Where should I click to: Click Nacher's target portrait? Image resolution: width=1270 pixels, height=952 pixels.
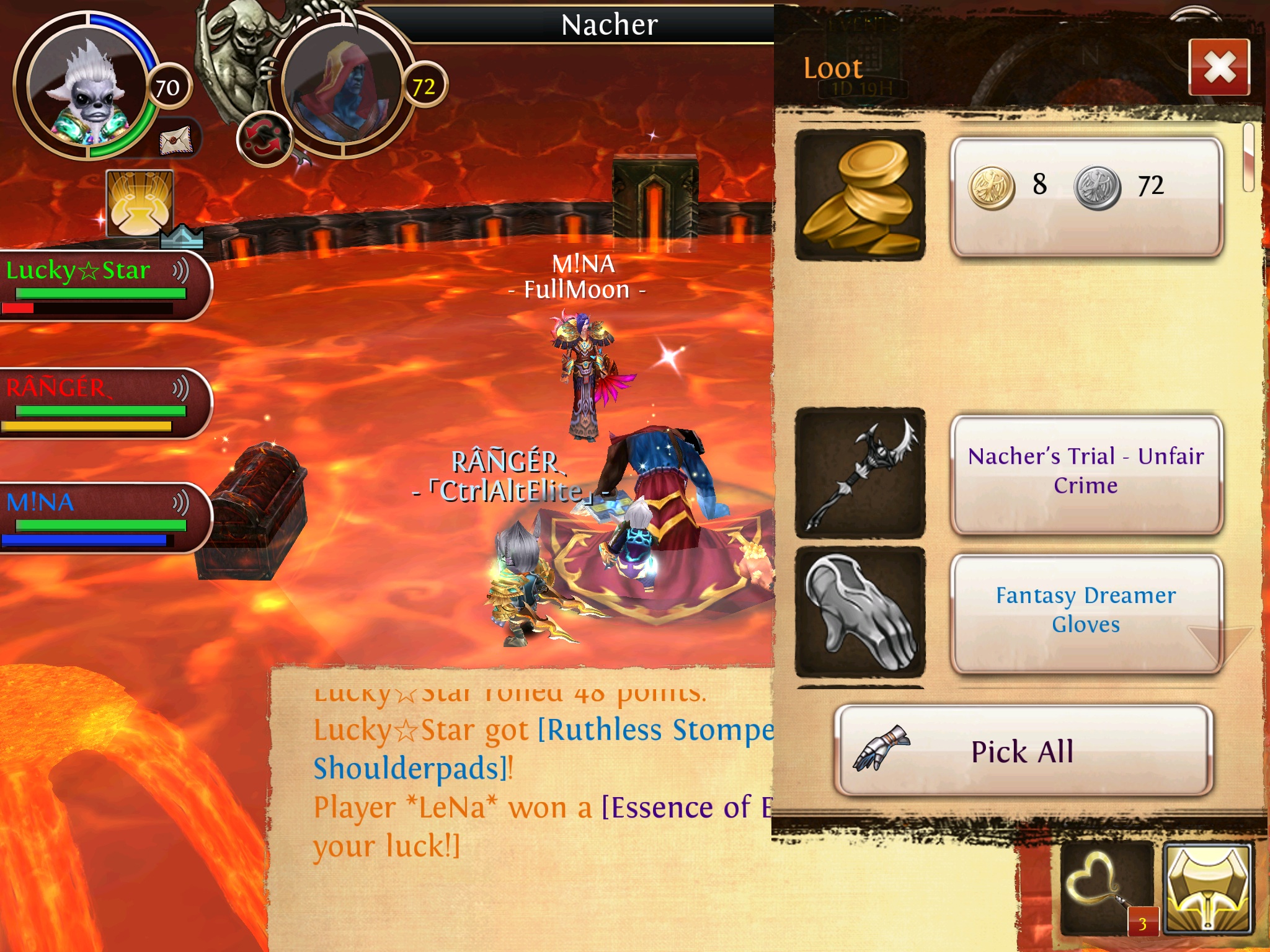click(343, 87)
